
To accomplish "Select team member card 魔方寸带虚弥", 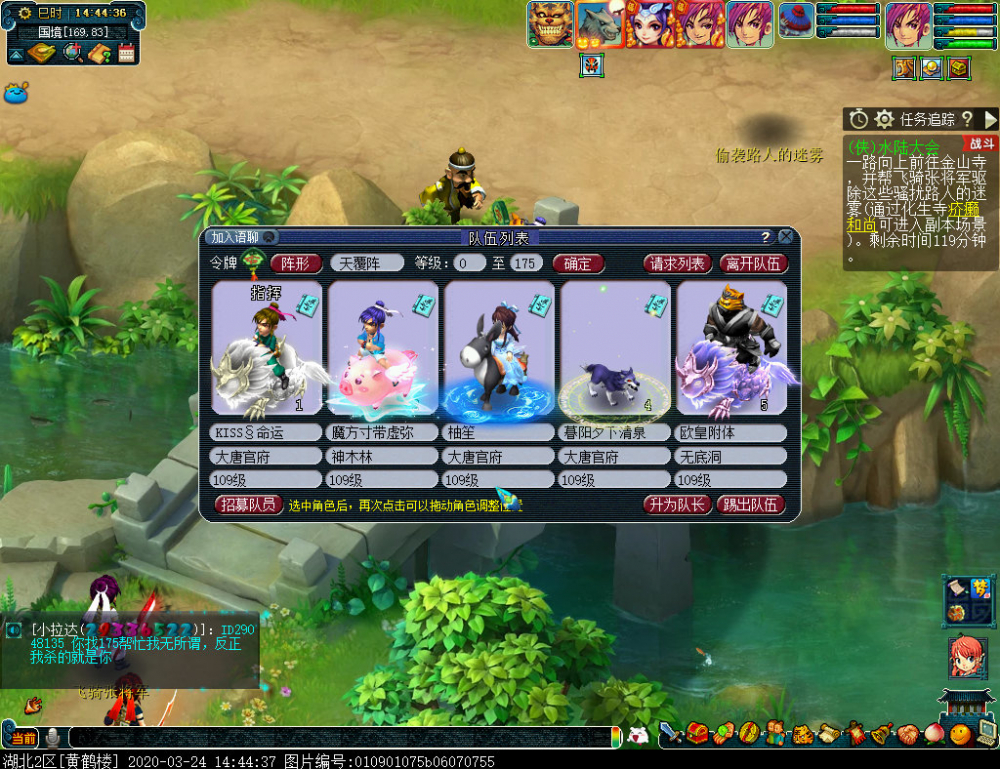I will [x=383, y=348].
